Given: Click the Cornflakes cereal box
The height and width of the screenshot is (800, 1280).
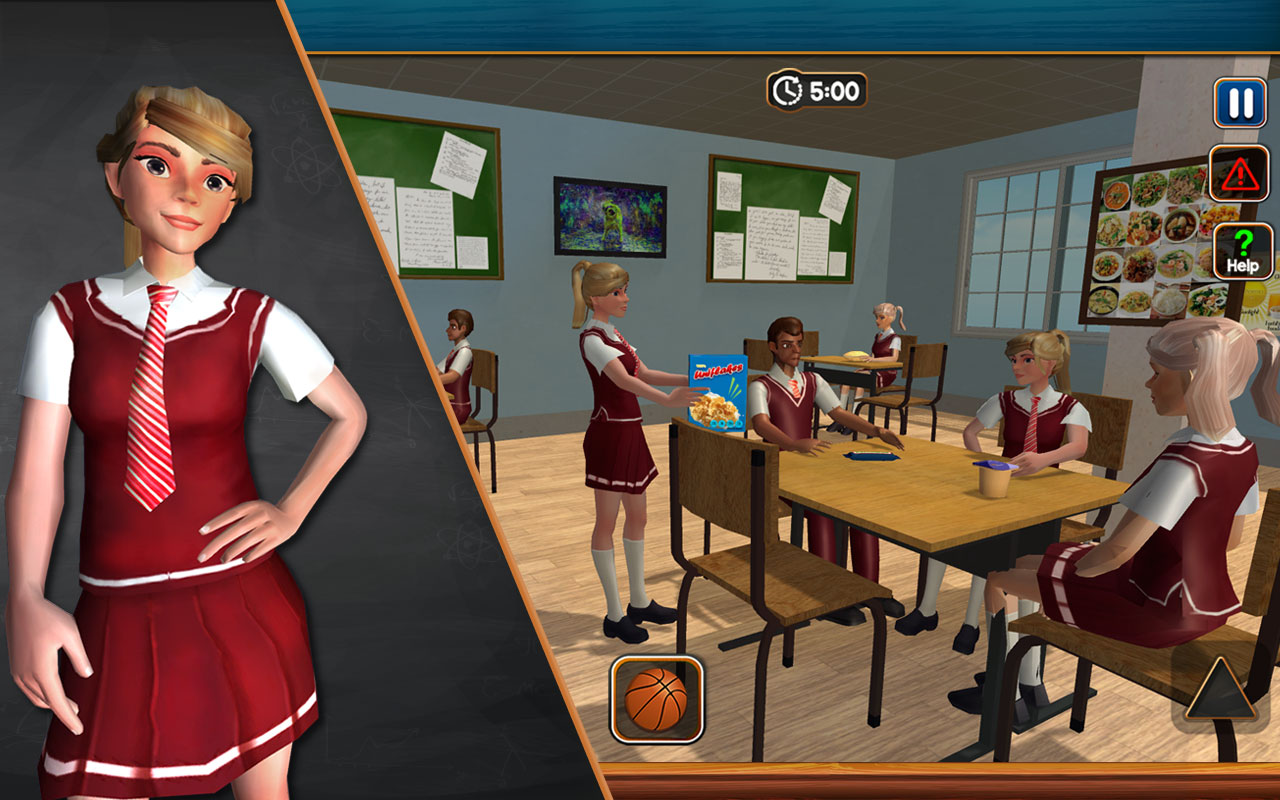Looking at the screenshot, I should (718, 389).
